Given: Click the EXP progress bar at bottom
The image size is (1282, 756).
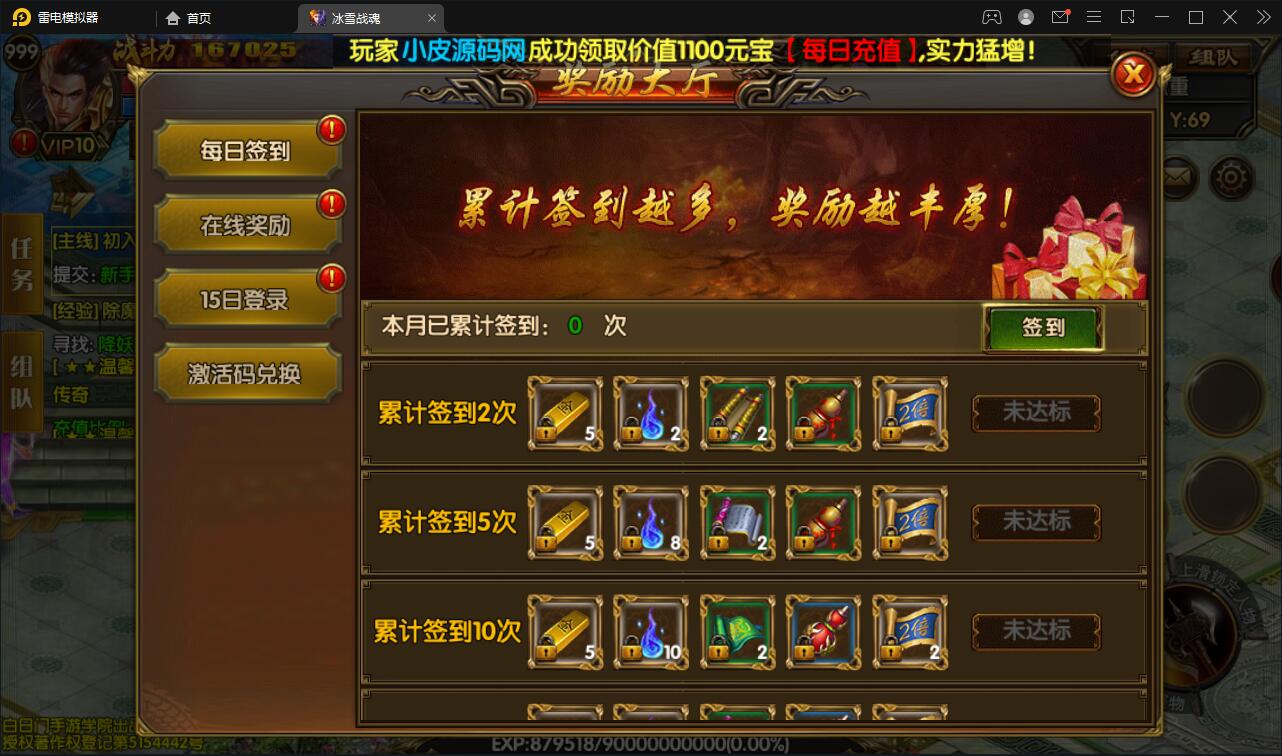Looking at the screenshot, I should click(x=640, y=743).
